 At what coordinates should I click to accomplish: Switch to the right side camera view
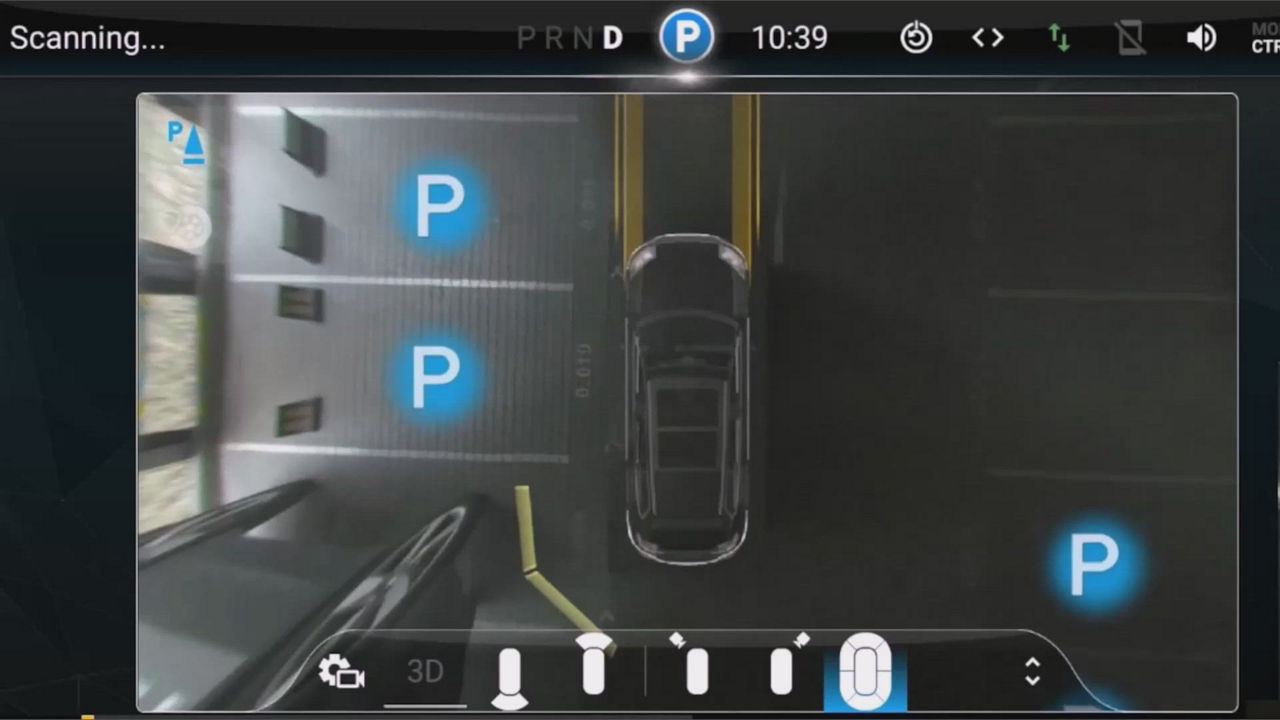click(x=785, y=668)
